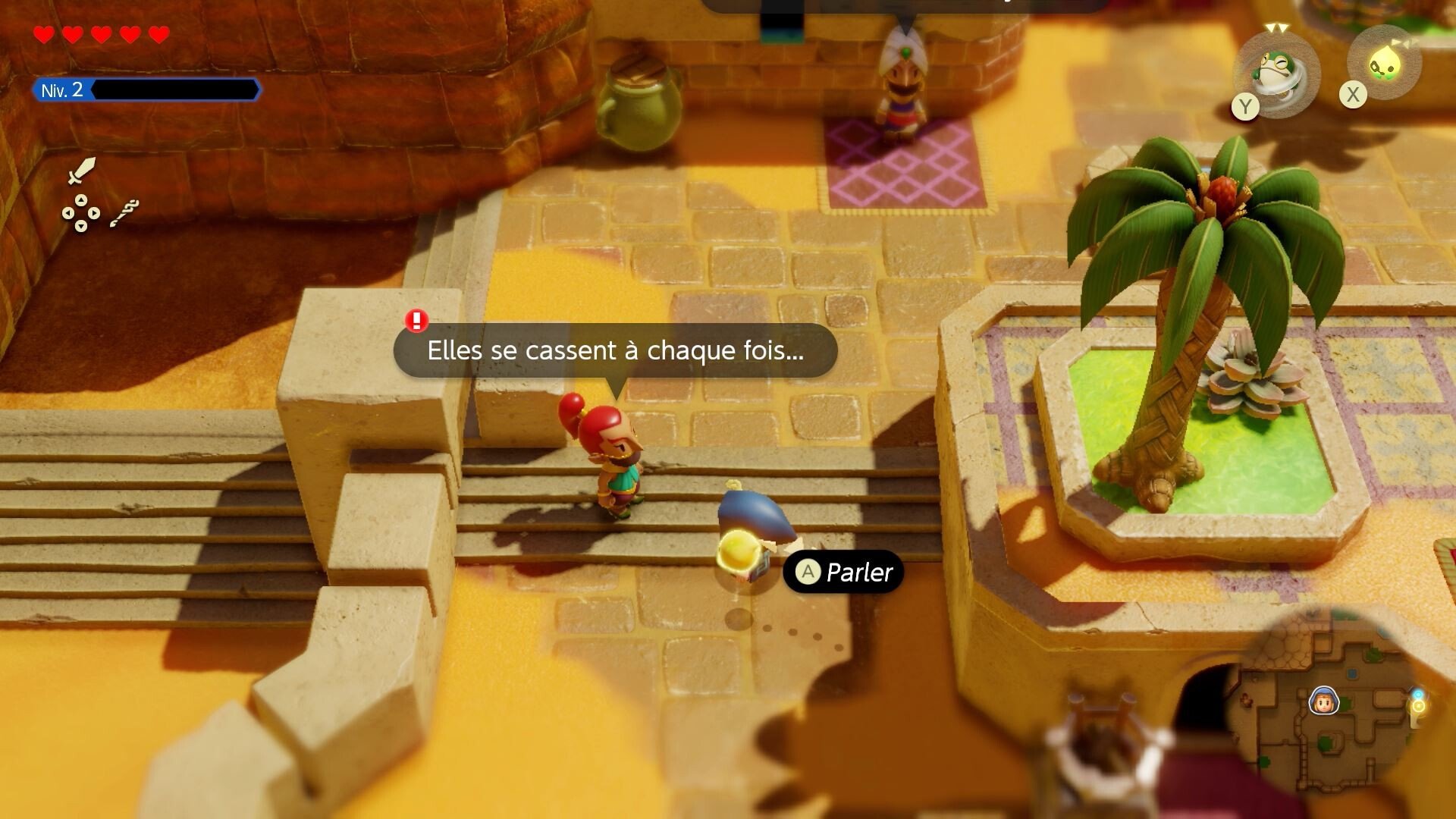Screen dimensions: 1456x819
Task: Click Zelda's head marker on the minimap
Action: click(1324, 701)
